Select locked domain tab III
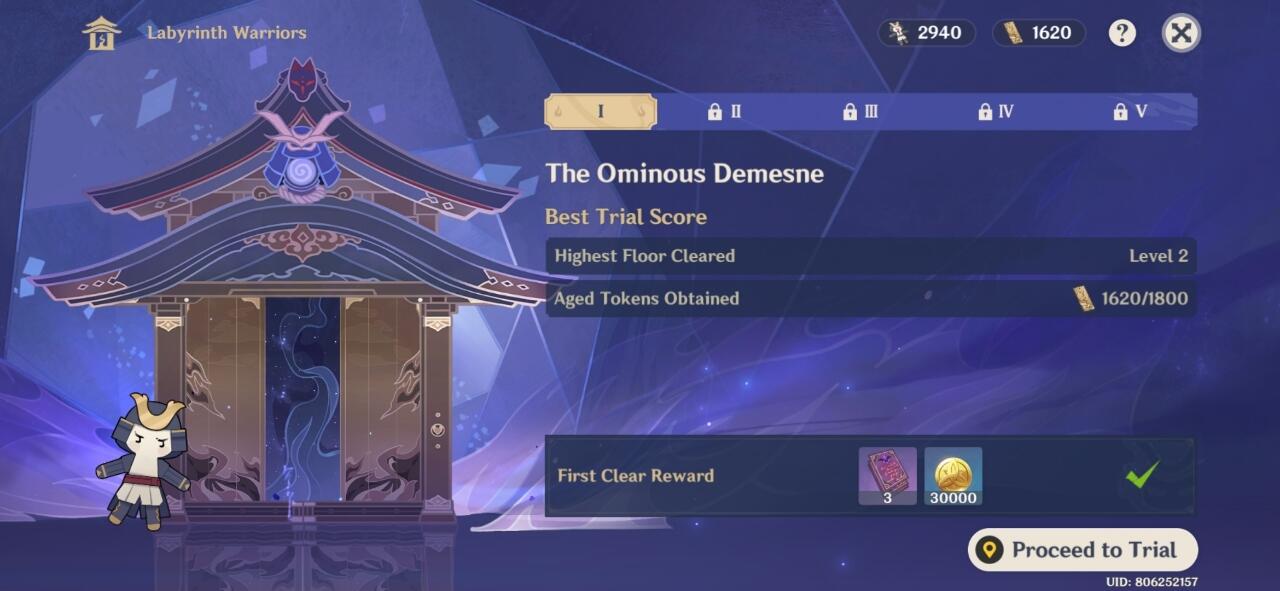The height and width of the screenshot is (591, 1280). point(860,112)
